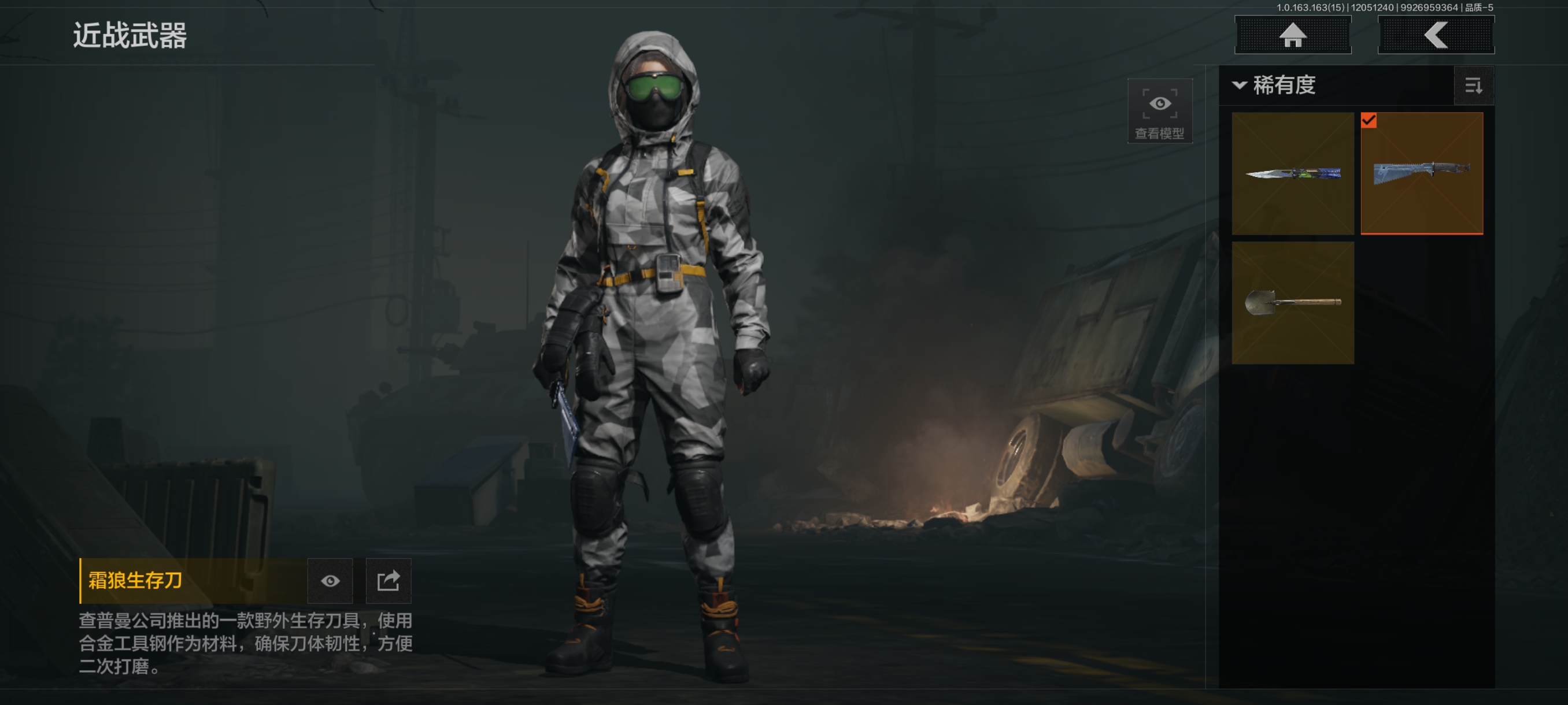Share the 霜狼生存刀 weapon
The width and height of the screenshot is (1568, 705).
pyautogui.click(x=389, y=581)
